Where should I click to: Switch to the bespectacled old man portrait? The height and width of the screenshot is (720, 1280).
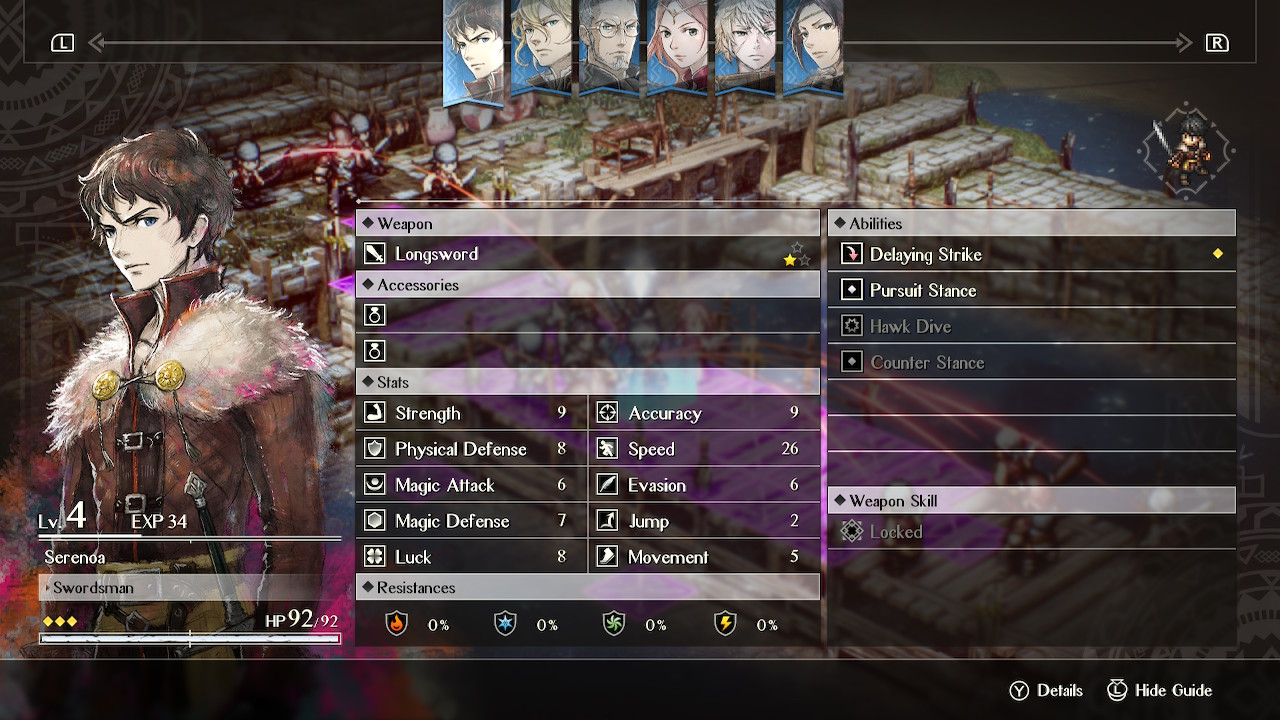609,47
